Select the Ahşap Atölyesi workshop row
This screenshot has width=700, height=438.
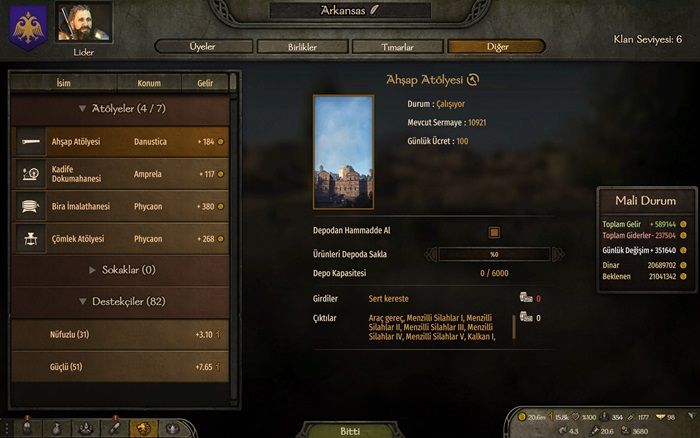pyautogui.click(x=120, y=142)
